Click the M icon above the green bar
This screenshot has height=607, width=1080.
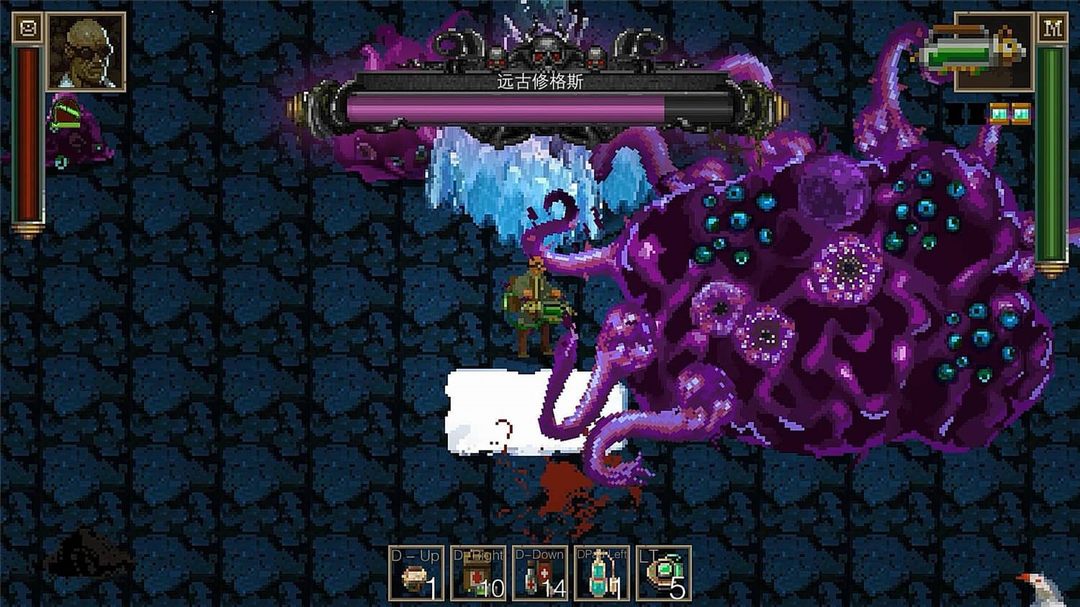coord(1051,29)
